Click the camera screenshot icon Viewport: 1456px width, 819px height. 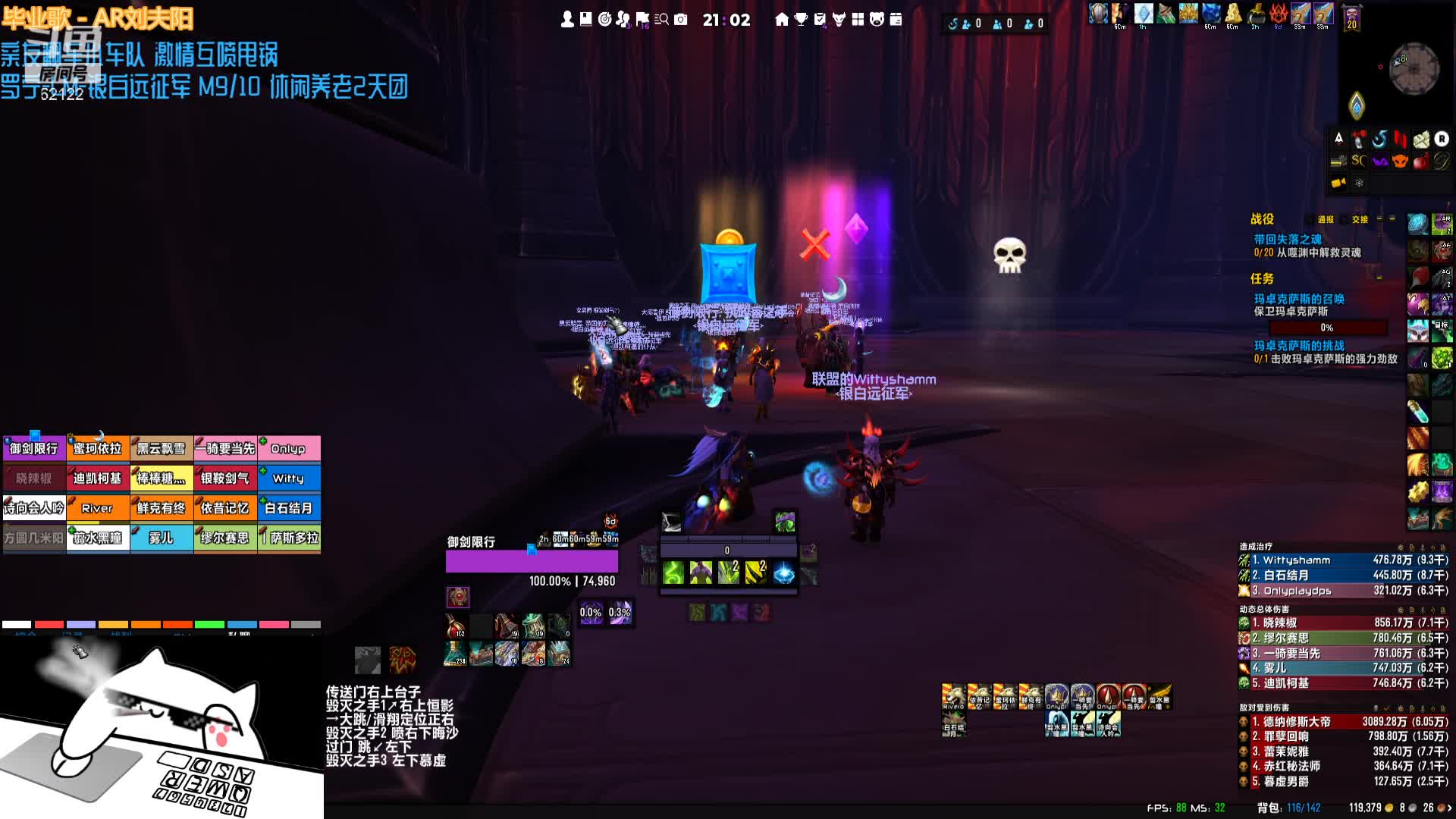coord(681,20)
